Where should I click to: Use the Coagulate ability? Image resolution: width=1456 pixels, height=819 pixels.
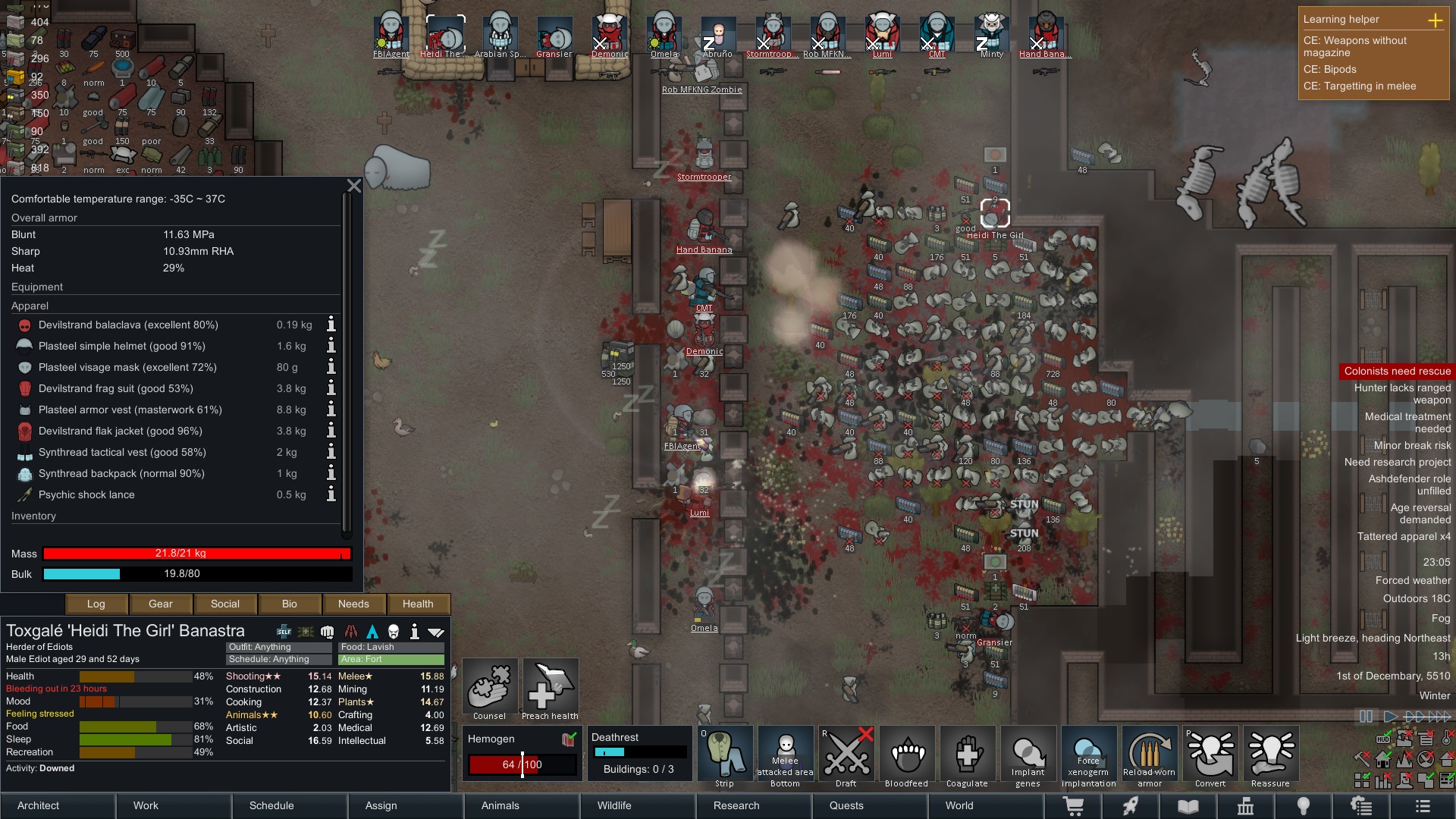(x=968, y=755)
